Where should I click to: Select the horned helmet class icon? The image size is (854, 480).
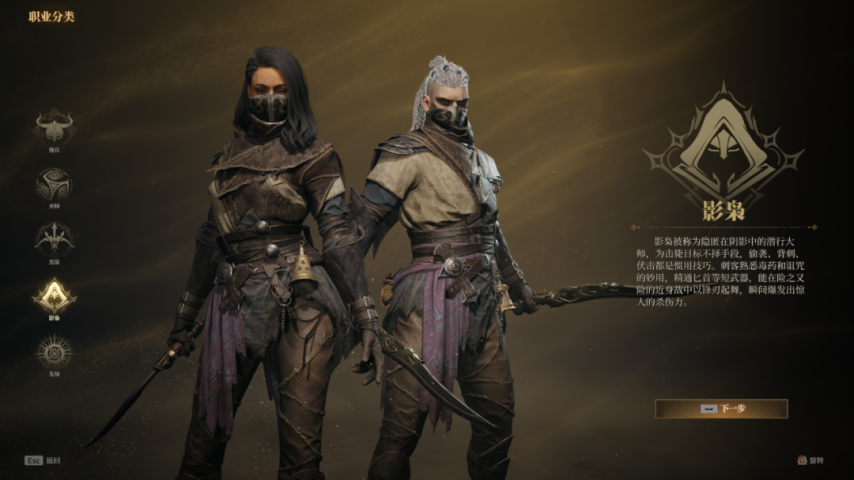tap(54, 126)
